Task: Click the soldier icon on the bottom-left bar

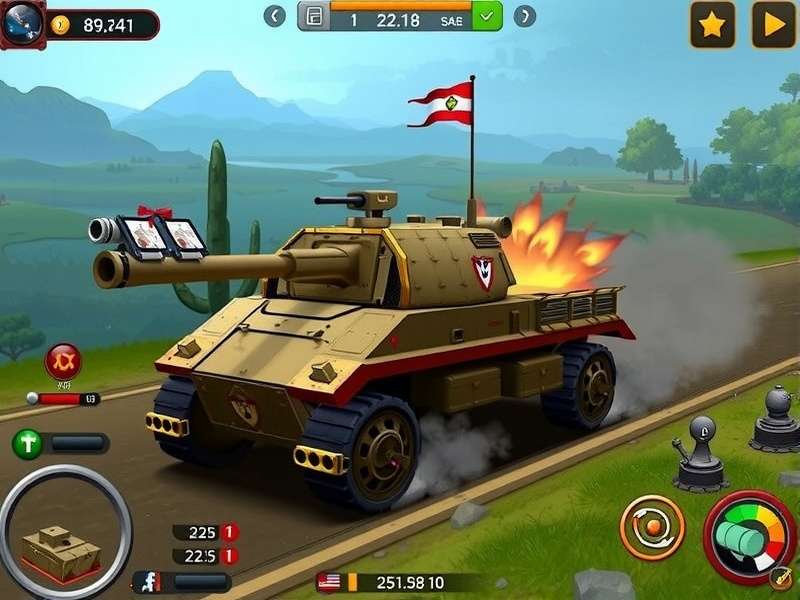Action: [150, 582]
